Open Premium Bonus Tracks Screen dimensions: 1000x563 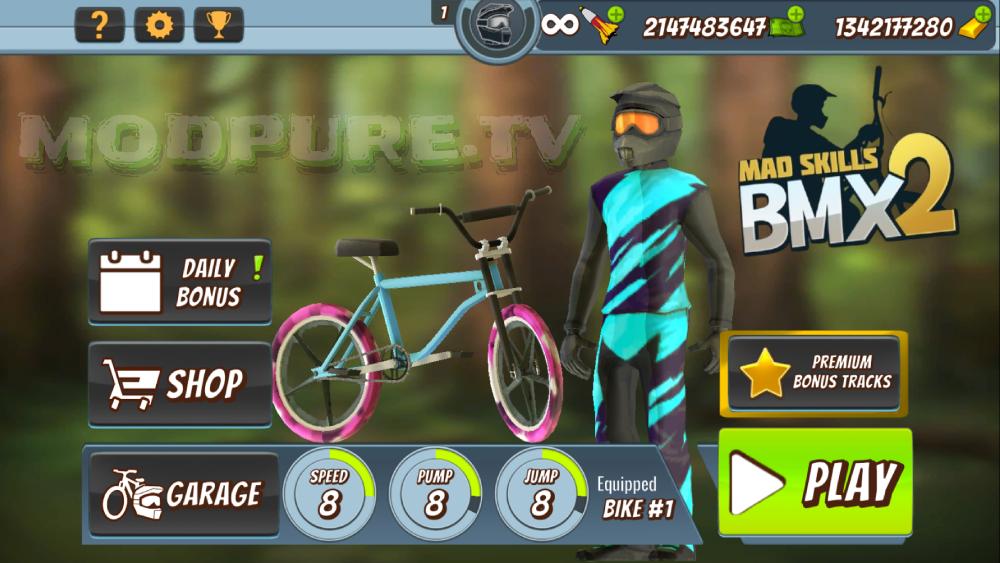tap(813, 372)
